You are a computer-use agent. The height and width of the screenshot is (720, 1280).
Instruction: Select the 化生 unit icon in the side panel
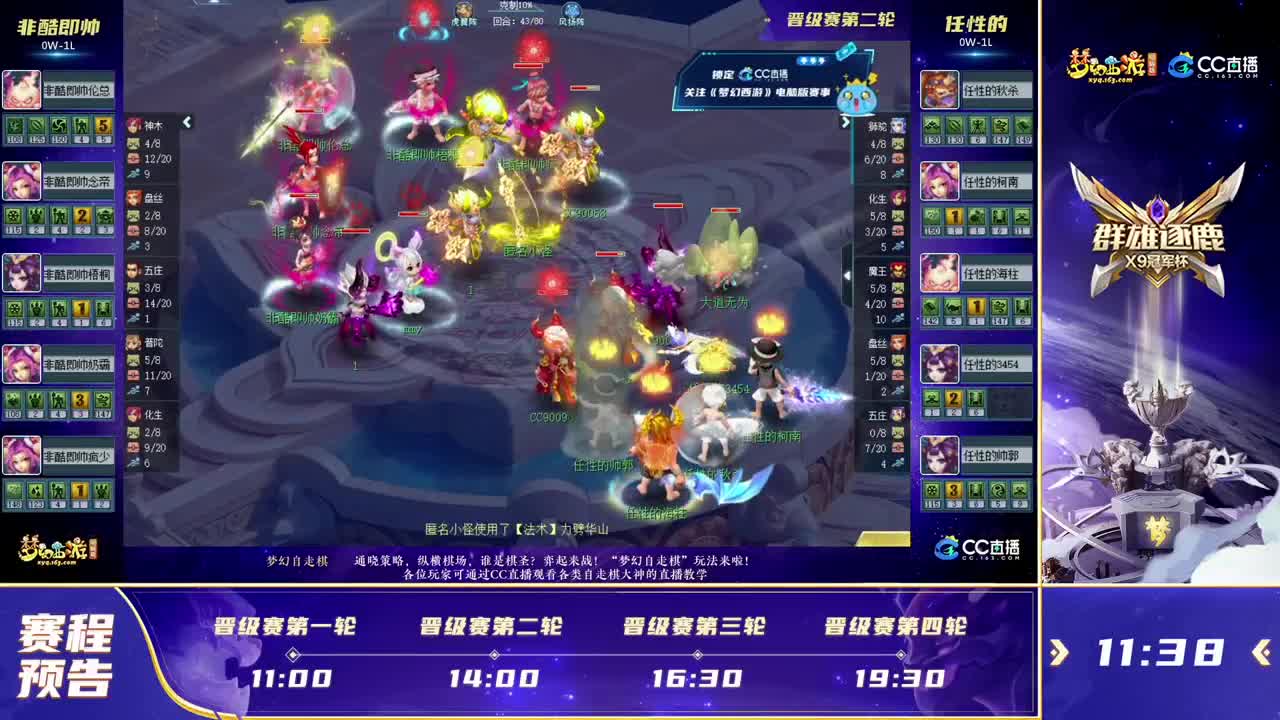(x=133, y=417)
